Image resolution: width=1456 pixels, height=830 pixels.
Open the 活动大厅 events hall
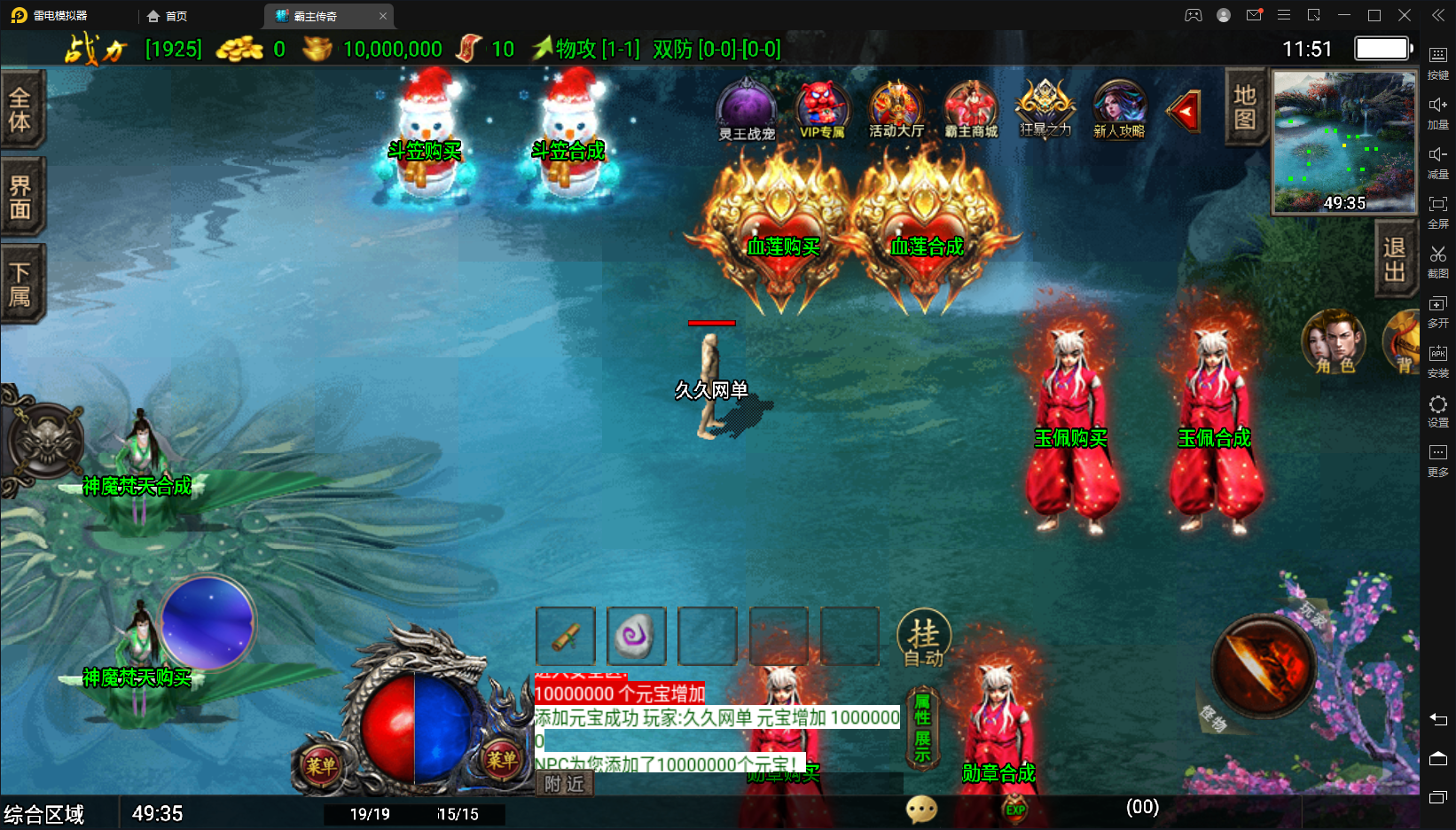[x=896, y=109]
